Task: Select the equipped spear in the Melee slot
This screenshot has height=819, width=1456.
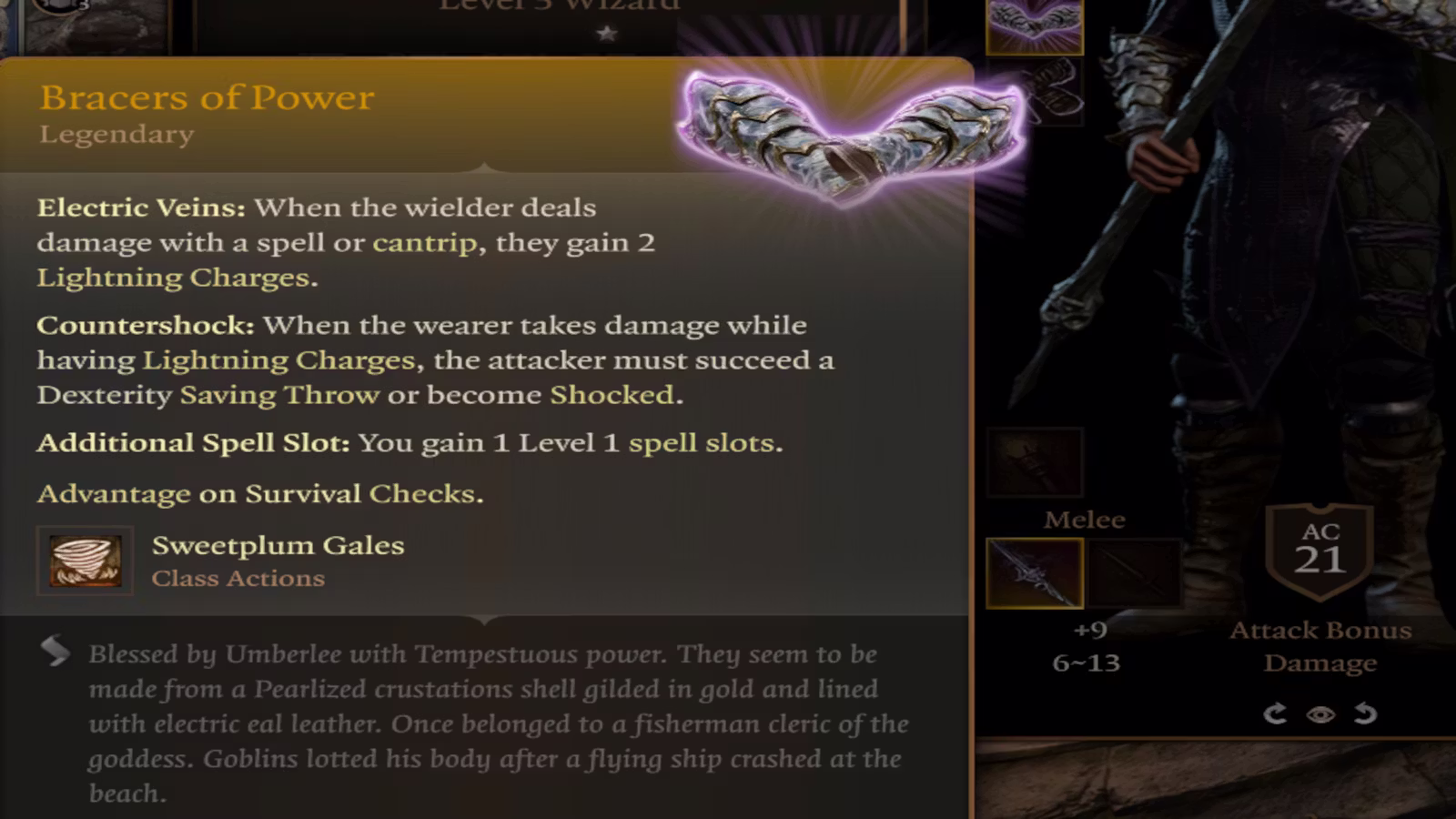Action: pyautogui.click(x=1033, y=574)
